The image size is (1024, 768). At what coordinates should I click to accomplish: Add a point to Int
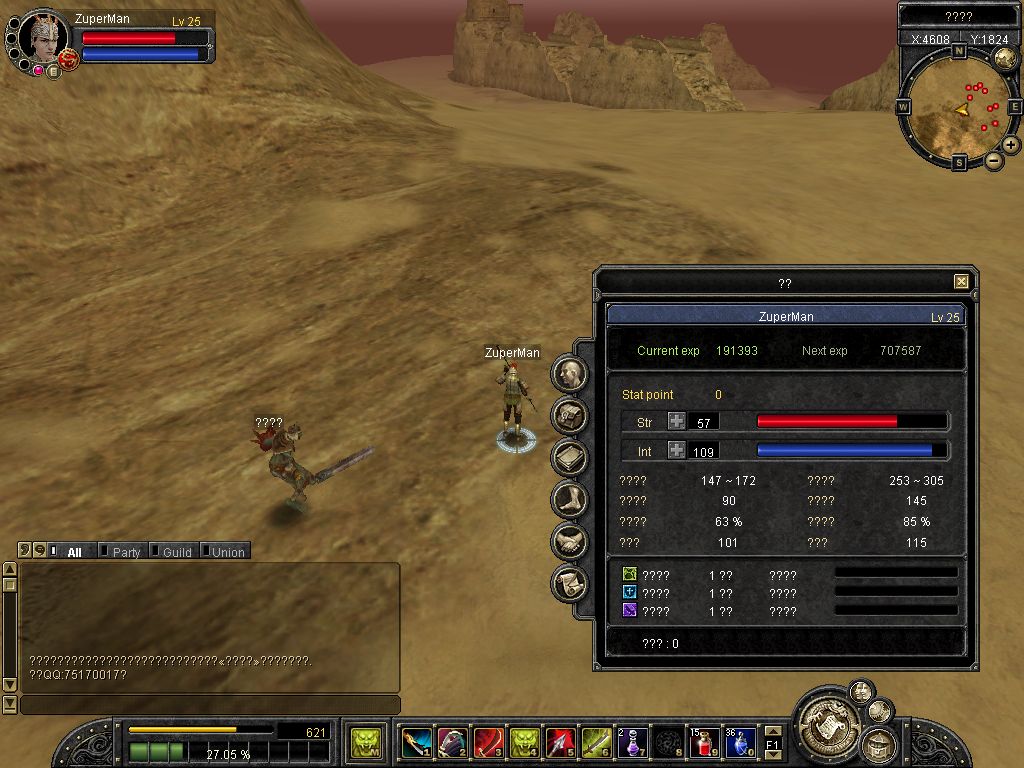[x=677, y=451]
